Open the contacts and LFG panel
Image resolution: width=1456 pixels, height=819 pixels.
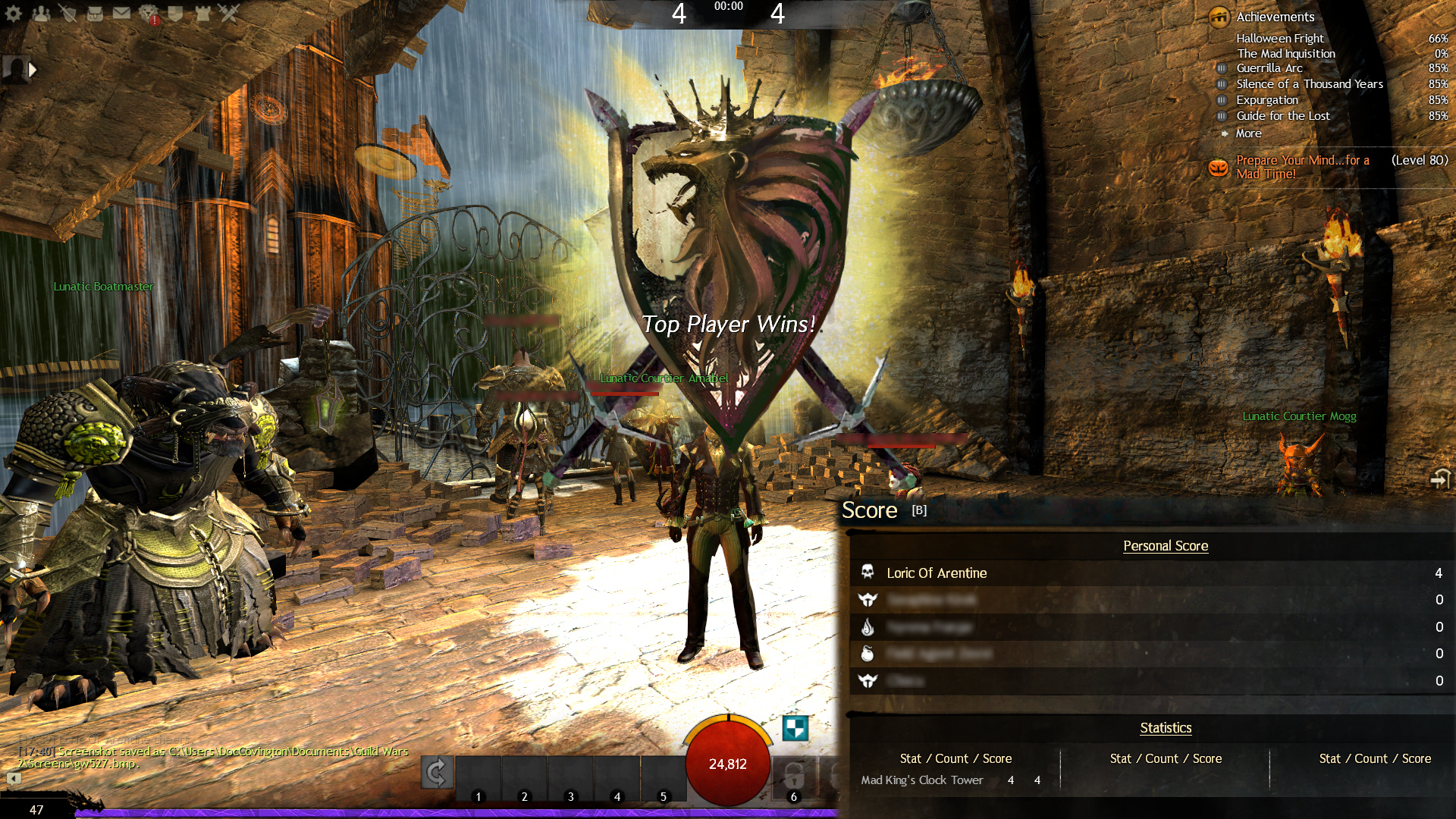click(x=41, y=13)
